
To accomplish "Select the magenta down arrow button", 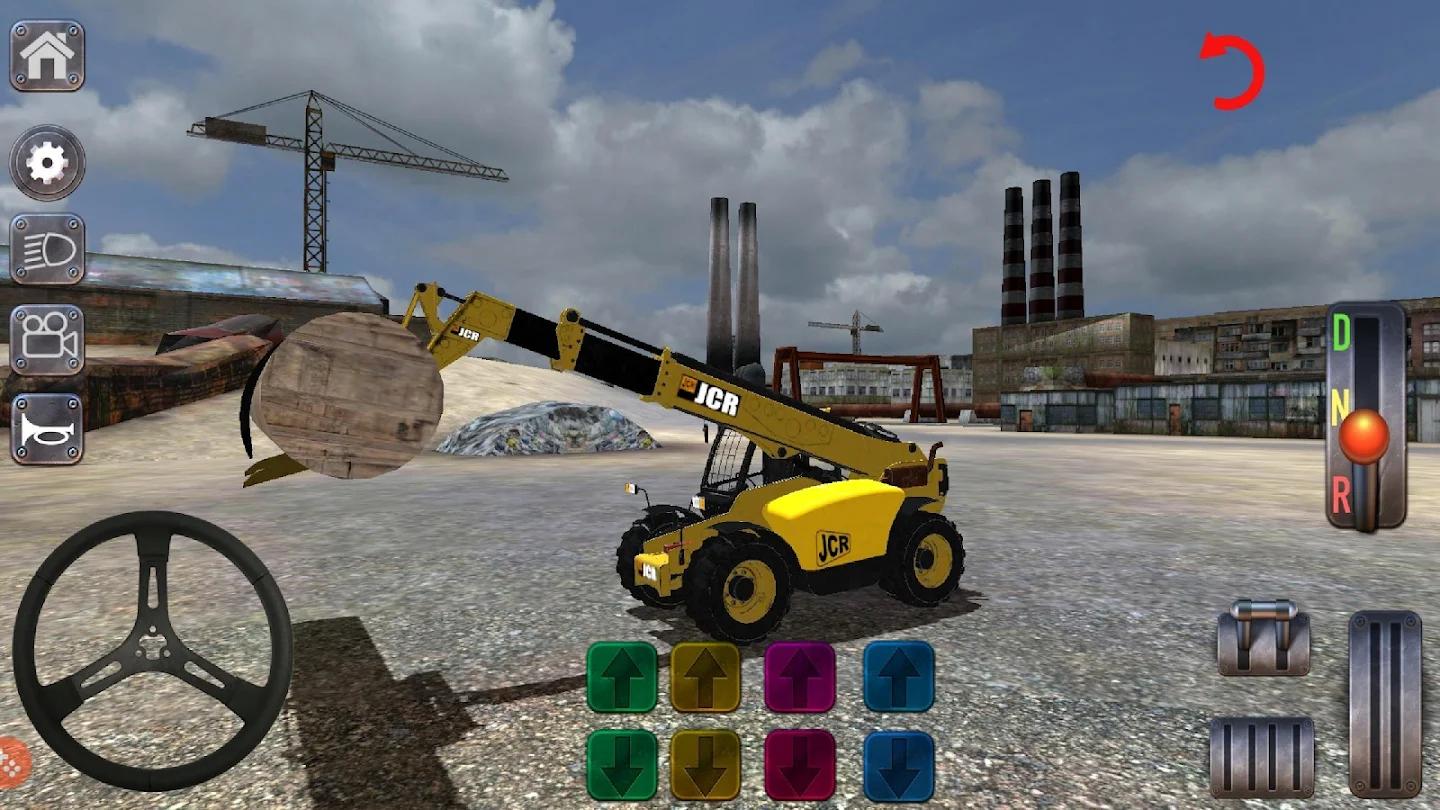I will coord(800,765).
